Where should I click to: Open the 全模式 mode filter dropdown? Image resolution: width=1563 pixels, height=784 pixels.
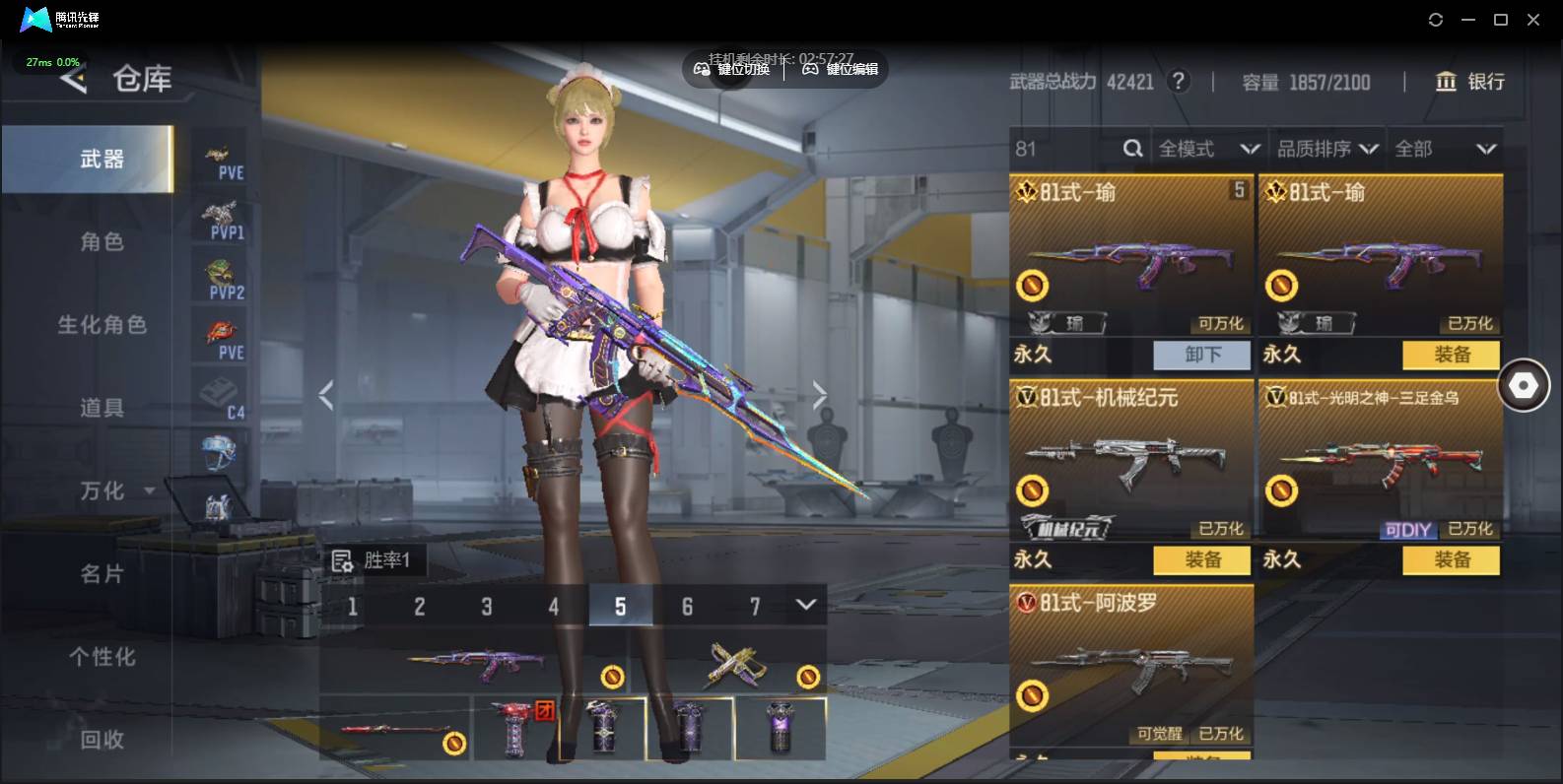coord(1208,149)
